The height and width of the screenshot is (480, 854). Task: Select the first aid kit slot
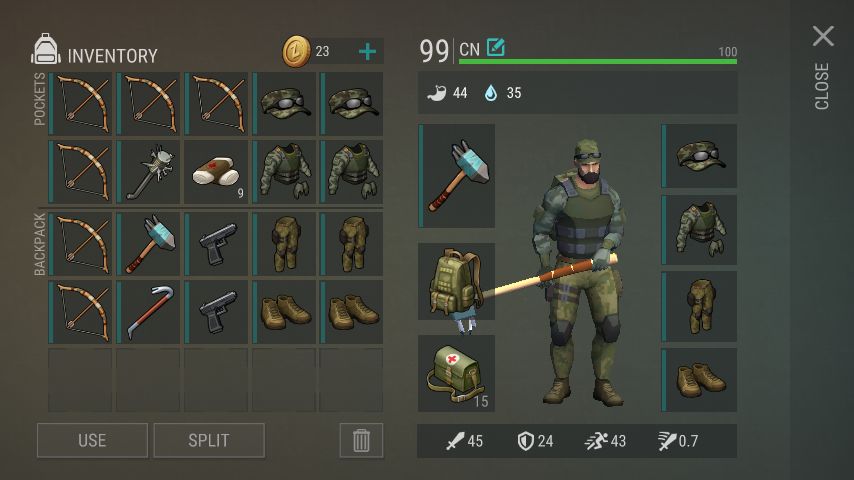[x=457, y=373]
